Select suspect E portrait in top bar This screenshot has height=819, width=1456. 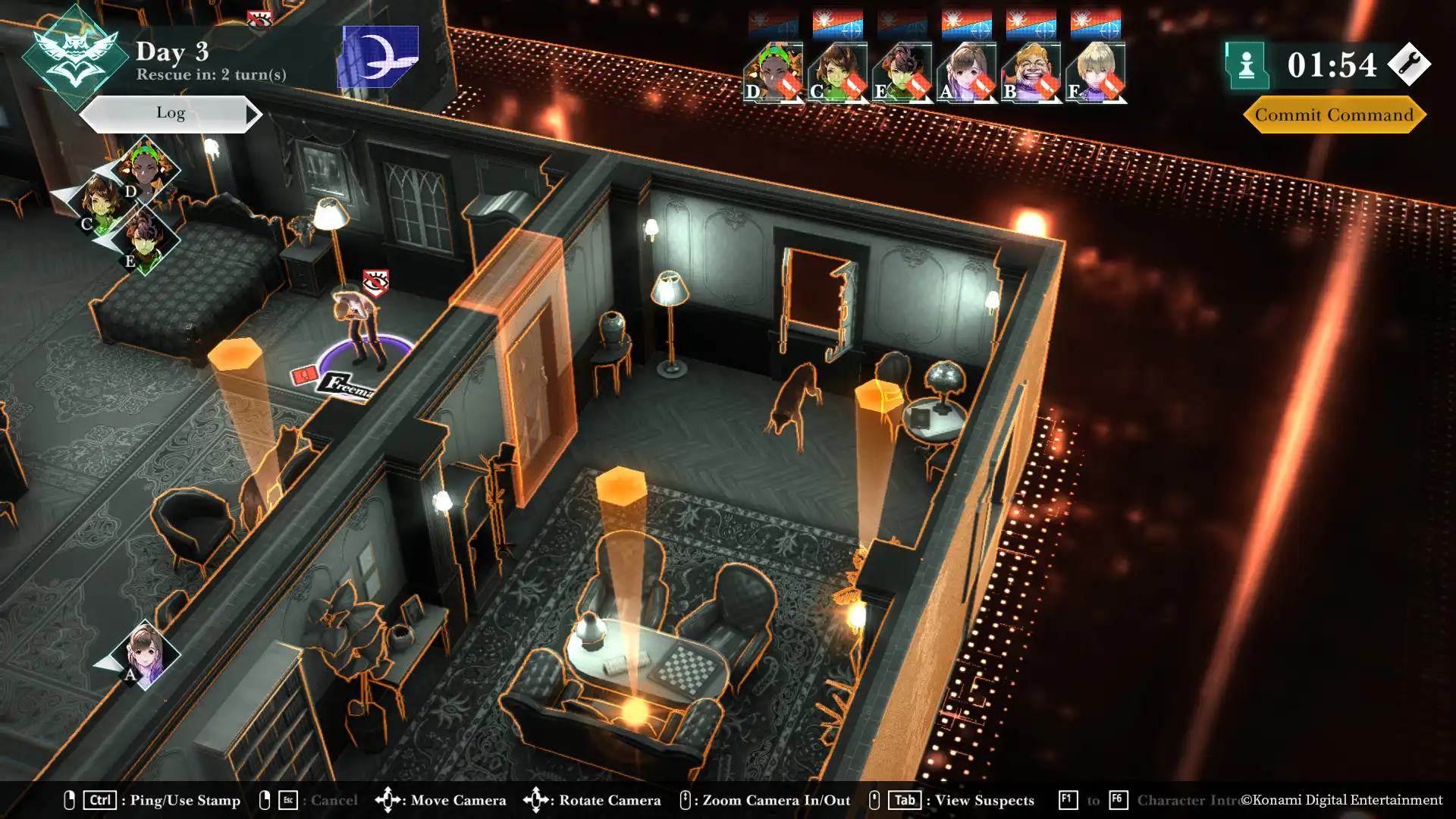tap(902, 73)
